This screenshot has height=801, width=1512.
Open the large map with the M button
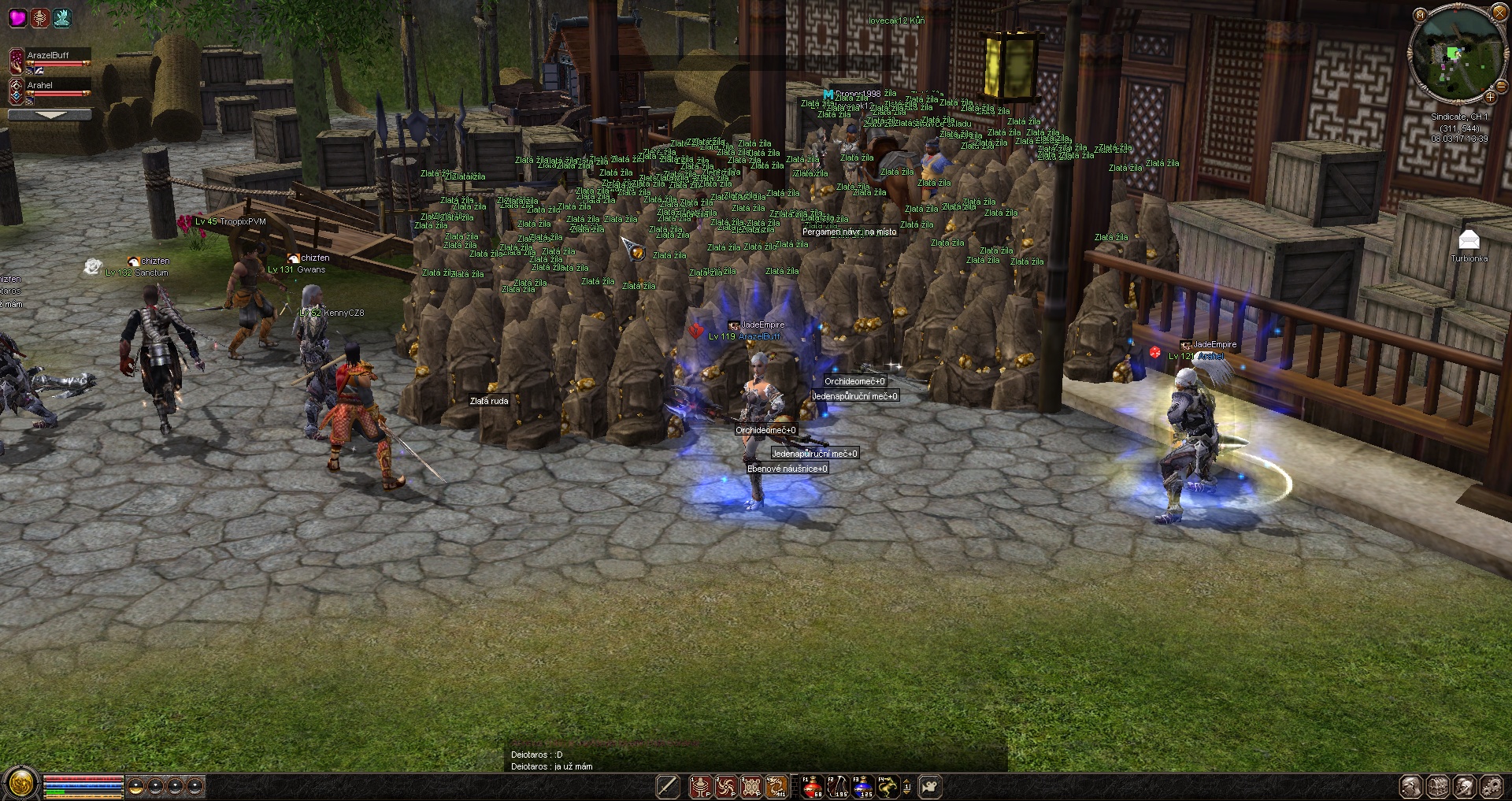pyautogui.click(x=1420, y=15)
